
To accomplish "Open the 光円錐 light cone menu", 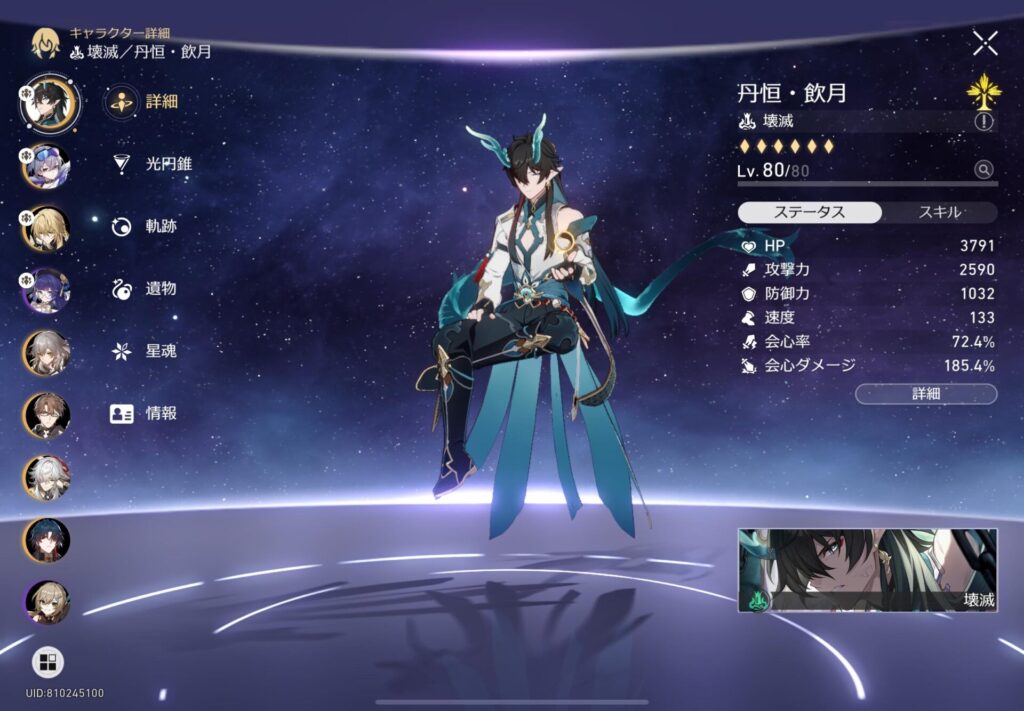I will tap(152, 163).
